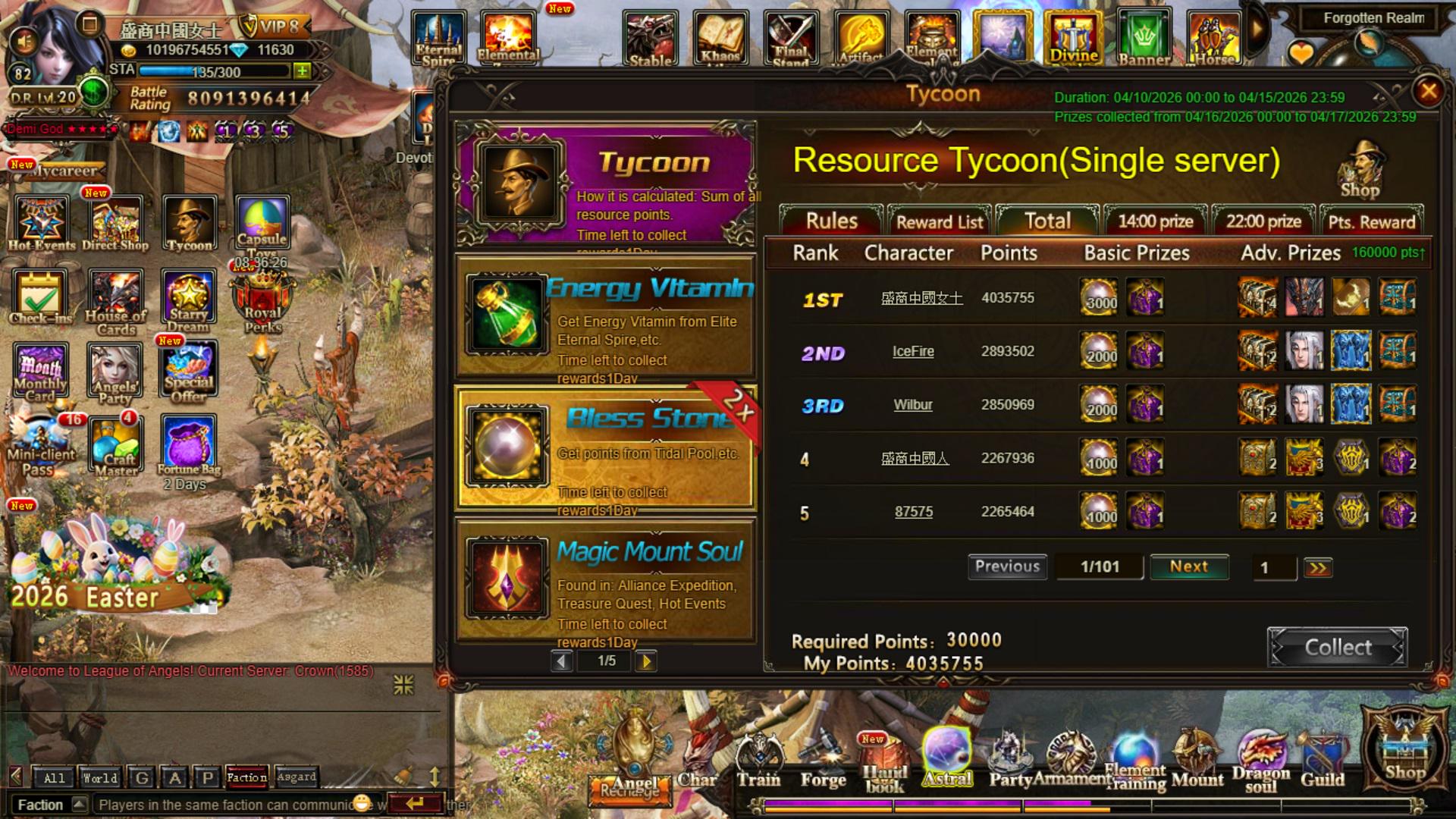Open the Reward List tab
Viewport: 1456px width, 819px height.
tap(940, 221)
